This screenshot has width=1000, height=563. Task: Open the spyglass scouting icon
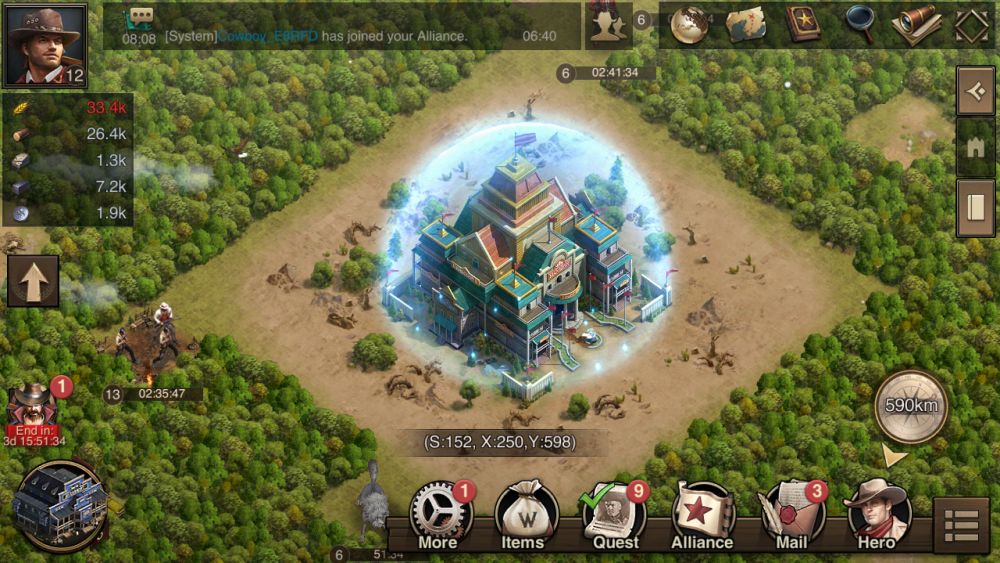pos(915,25)
